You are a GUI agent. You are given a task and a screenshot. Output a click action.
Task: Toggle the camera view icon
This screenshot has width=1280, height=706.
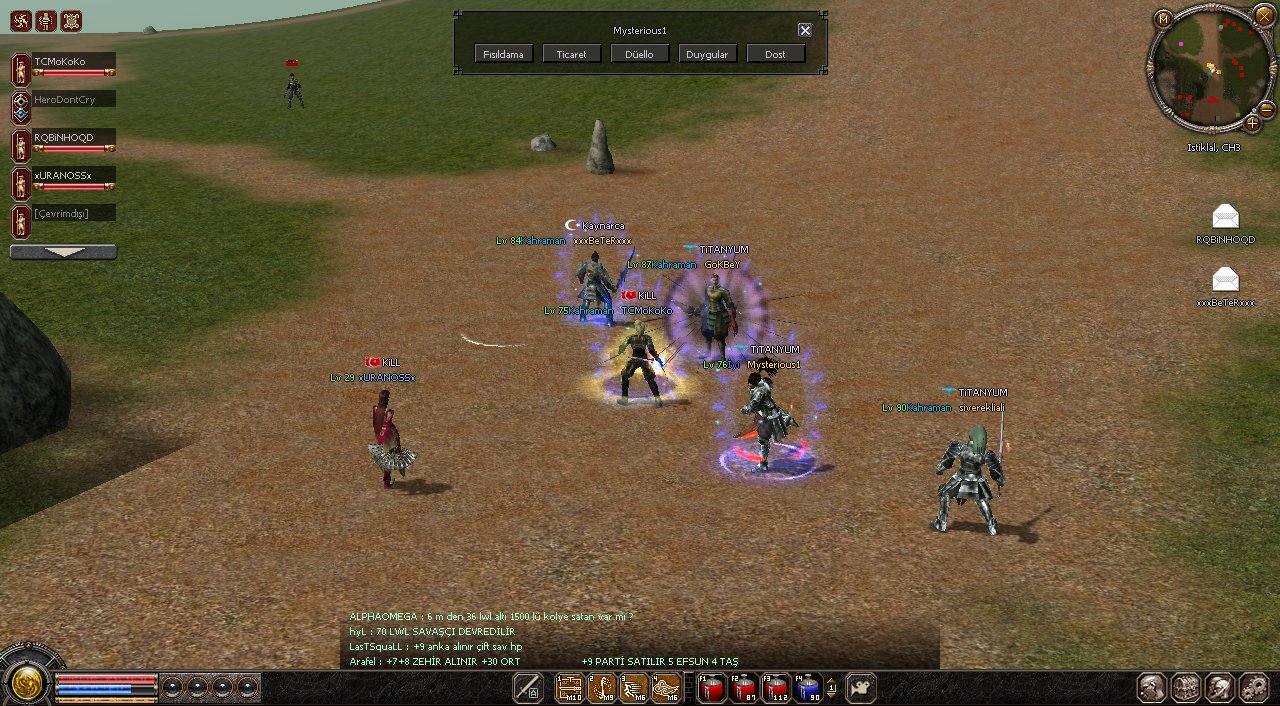coord(861,688)
